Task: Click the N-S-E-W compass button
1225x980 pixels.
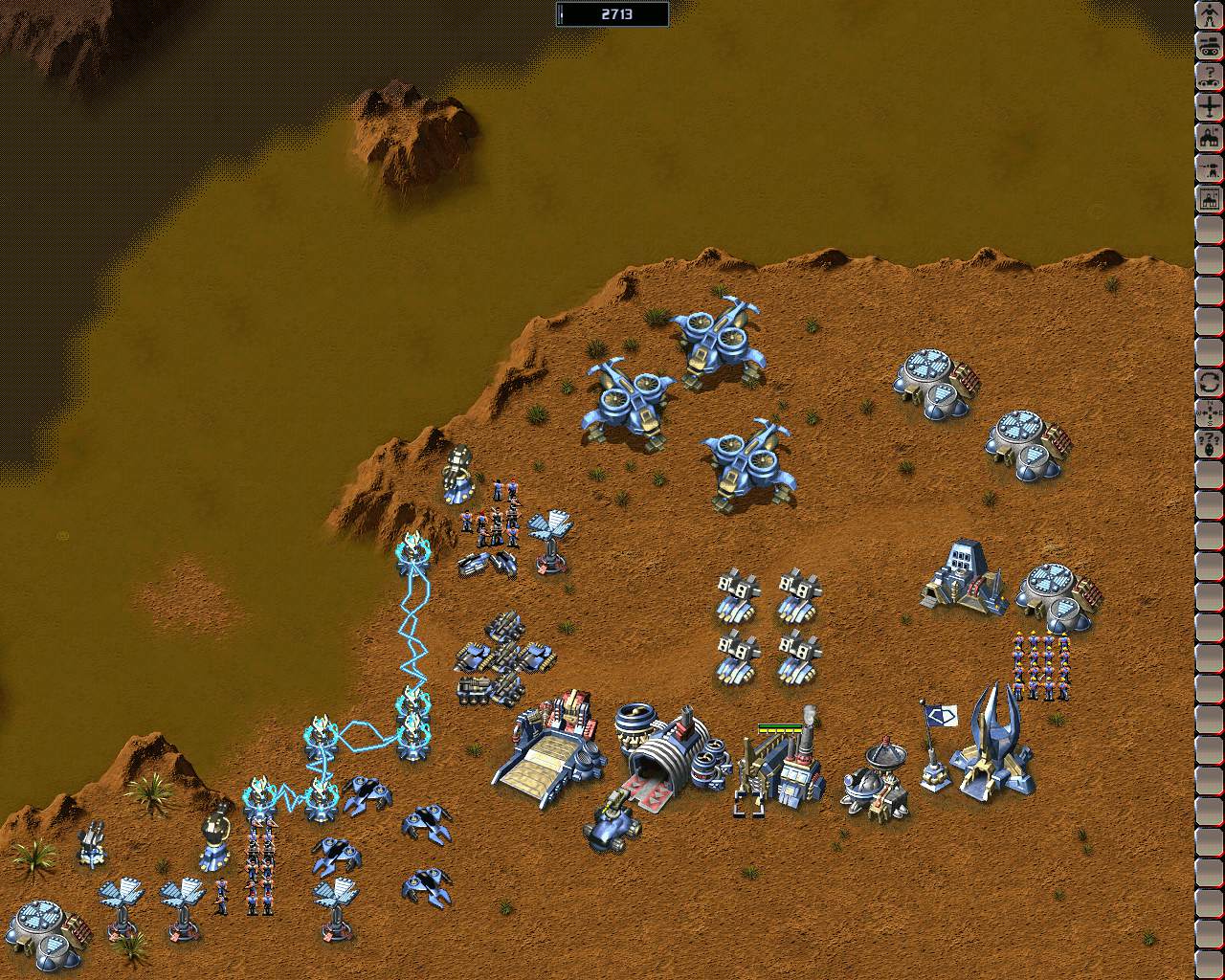Action: (x=1210, y=413)
